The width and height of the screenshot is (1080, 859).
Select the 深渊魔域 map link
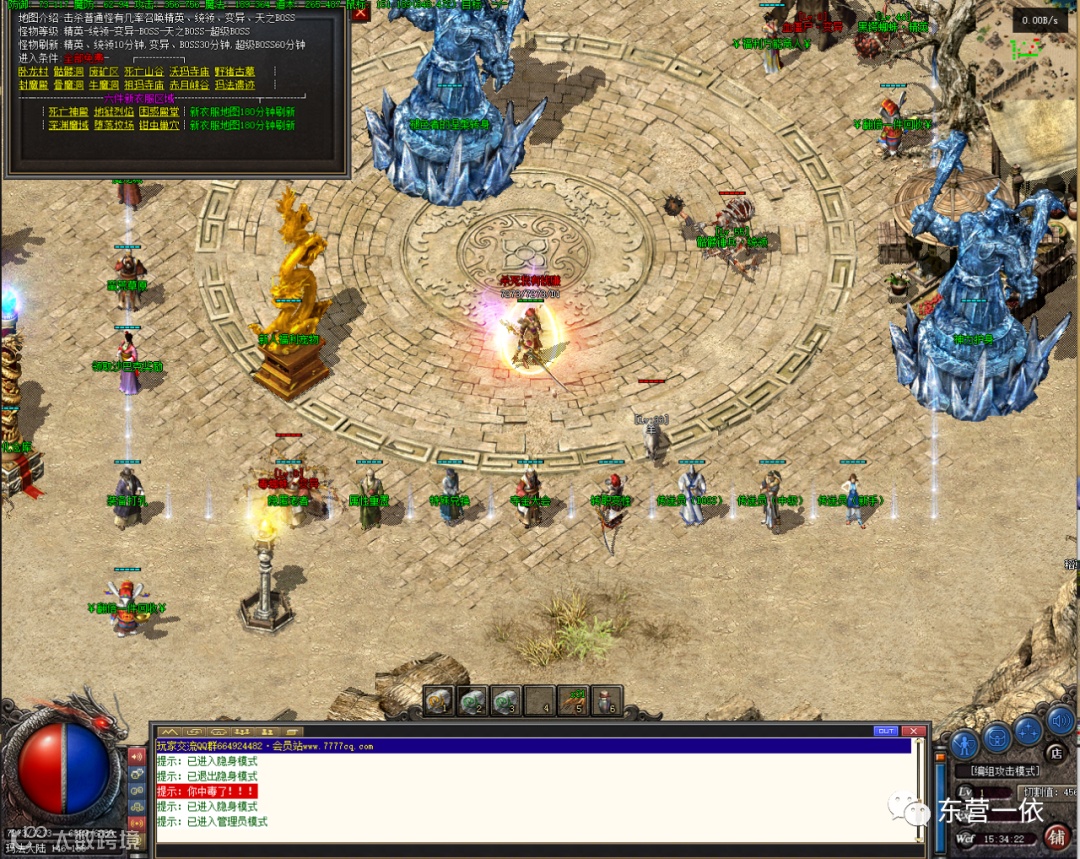(x=68, y=125)
